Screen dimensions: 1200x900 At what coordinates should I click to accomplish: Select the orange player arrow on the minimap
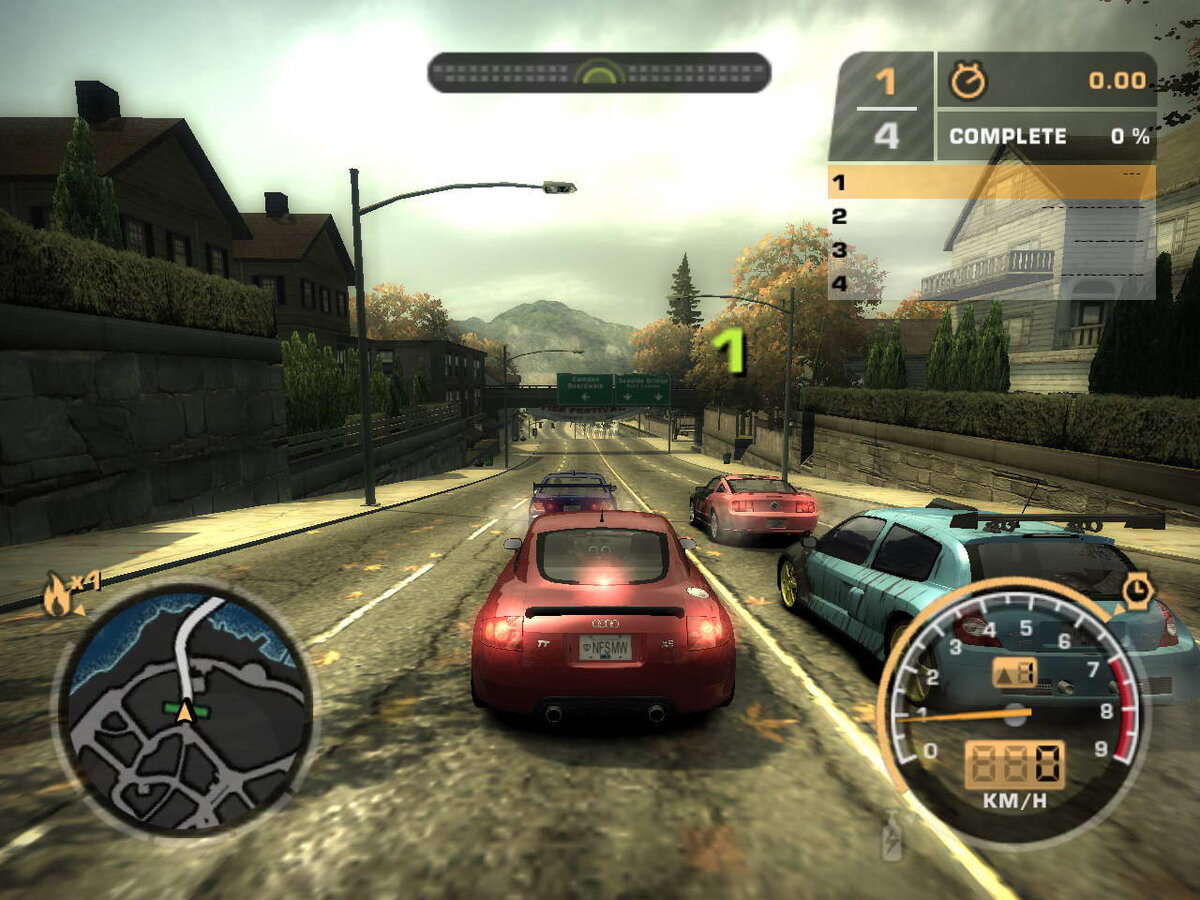click(185, 712)
